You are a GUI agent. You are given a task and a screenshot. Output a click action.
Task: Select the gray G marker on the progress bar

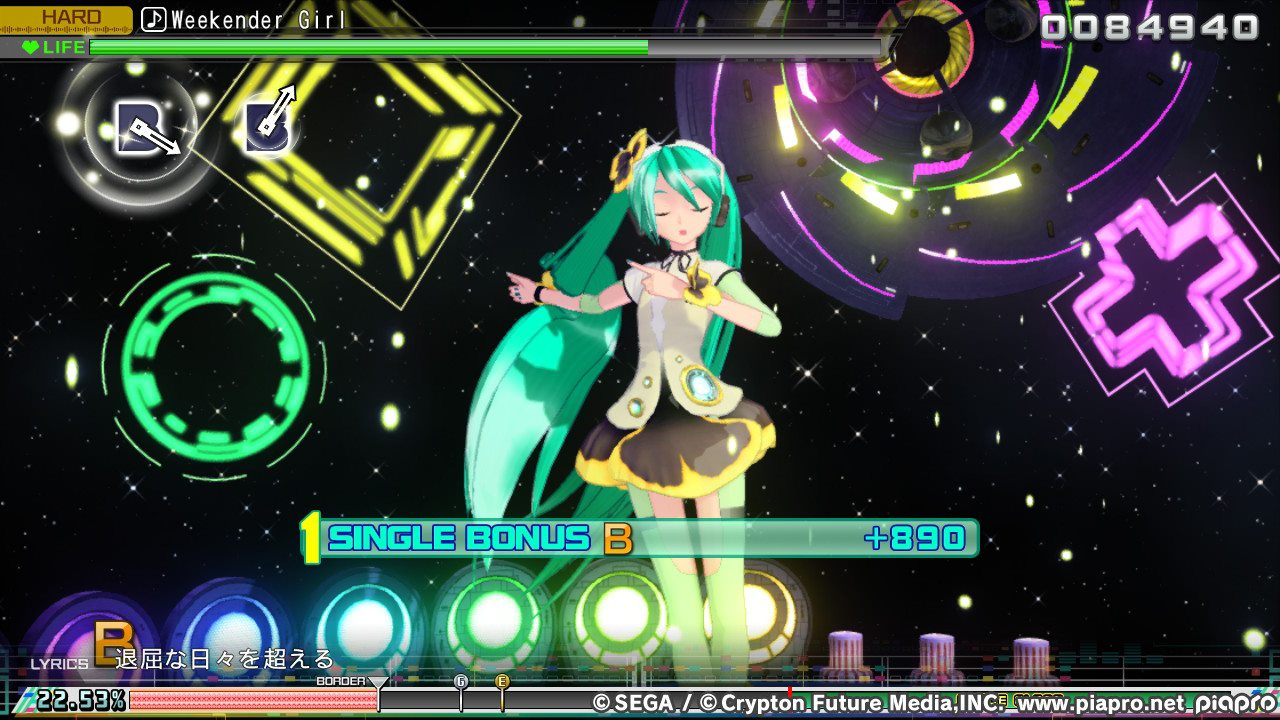tap(461, 681)
